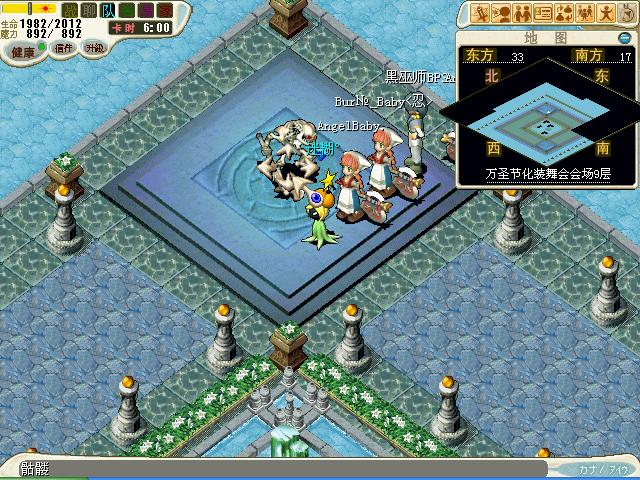640x480 pixels.
Task: Open the 信件 mail button
Action: pyautogui.click(x=64, y=47)
